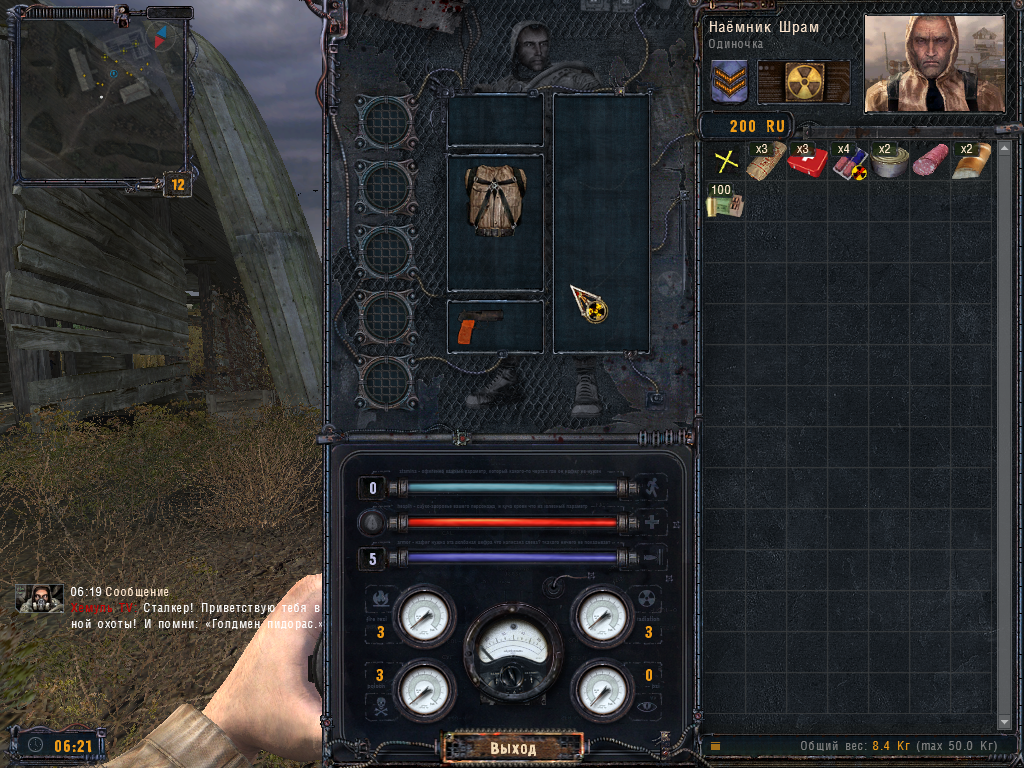Select the bandage stack in inventory
Viewport: 1024px width, 768px height.
tap(766, 161)
